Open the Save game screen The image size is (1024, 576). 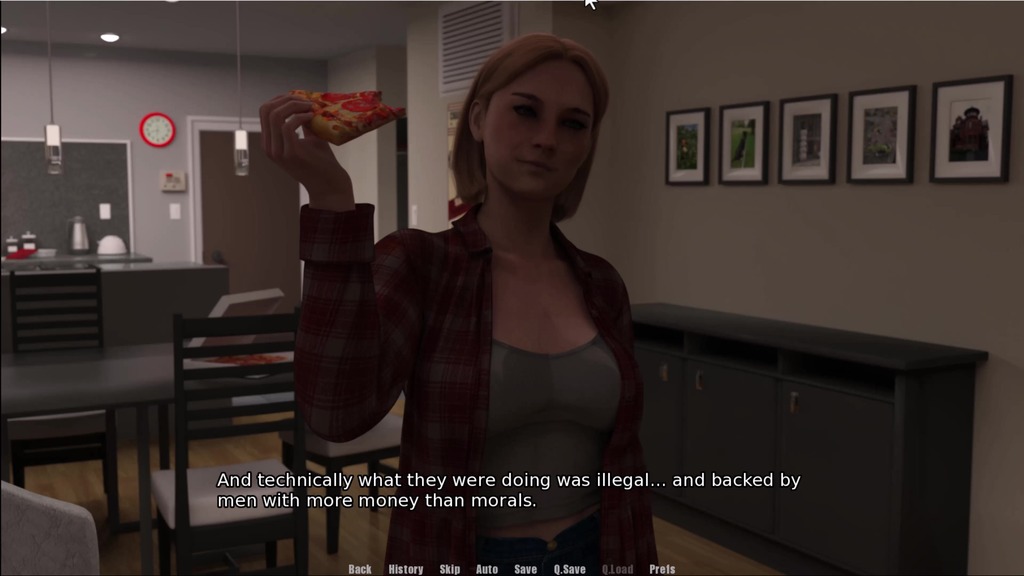coord(526,569)
